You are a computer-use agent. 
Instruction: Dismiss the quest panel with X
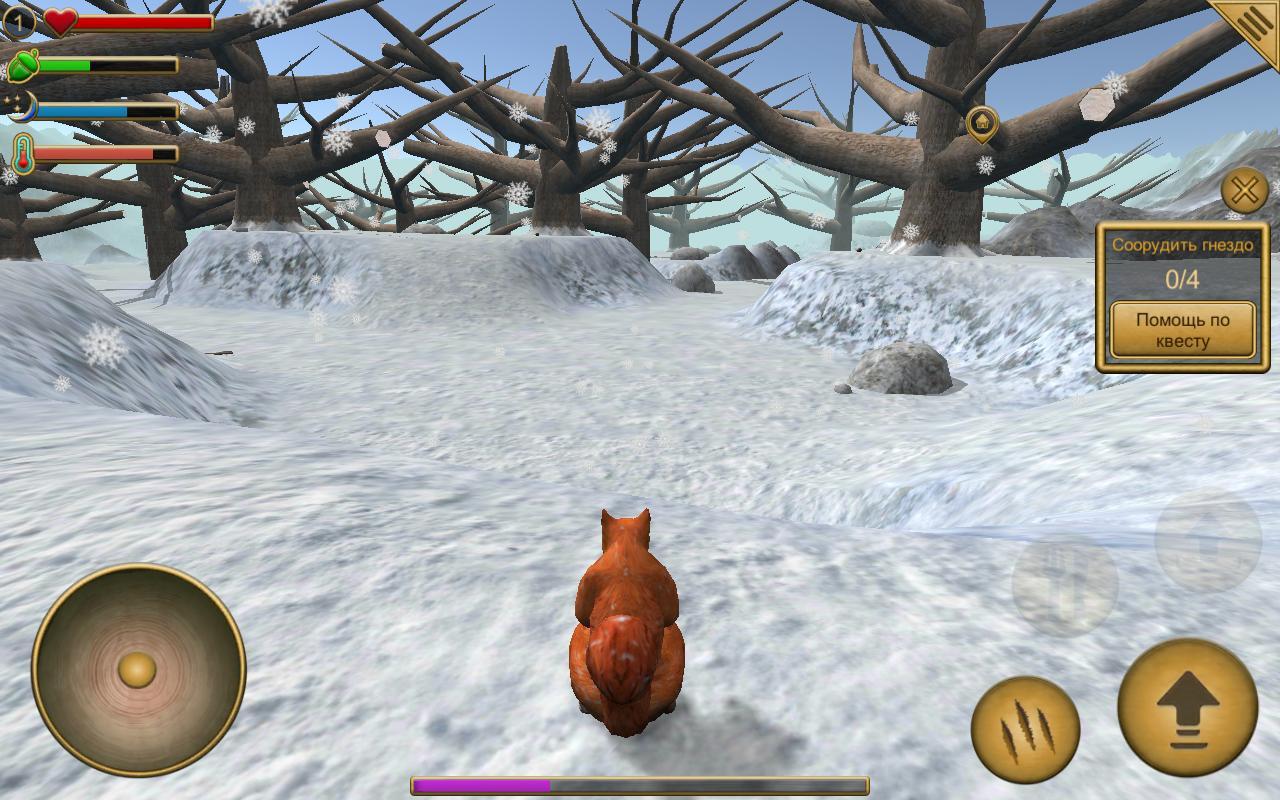tap(1245, 191)
